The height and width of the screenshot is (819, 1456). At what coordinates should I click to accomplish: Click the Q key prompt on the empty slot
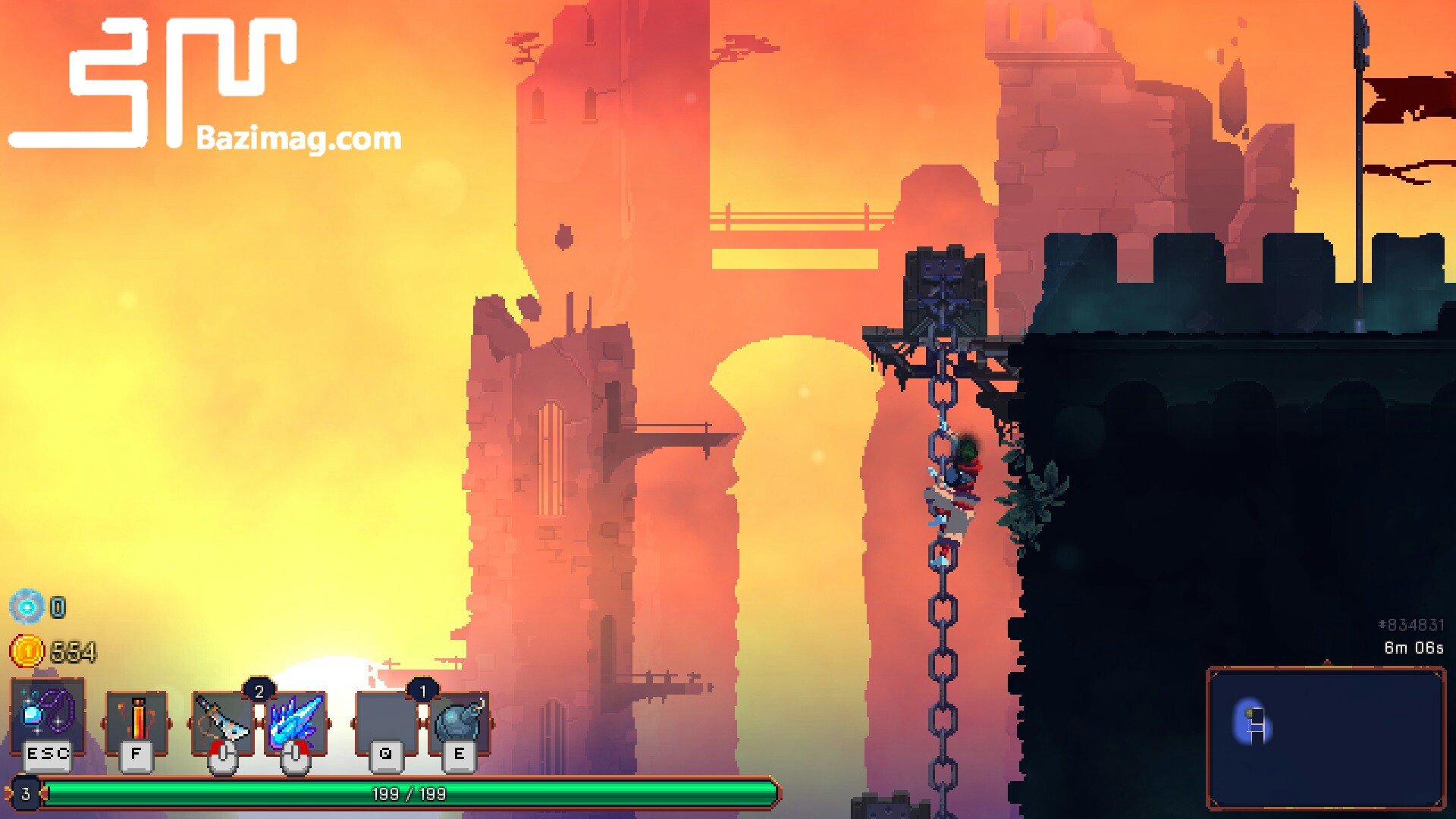point(385,754)
